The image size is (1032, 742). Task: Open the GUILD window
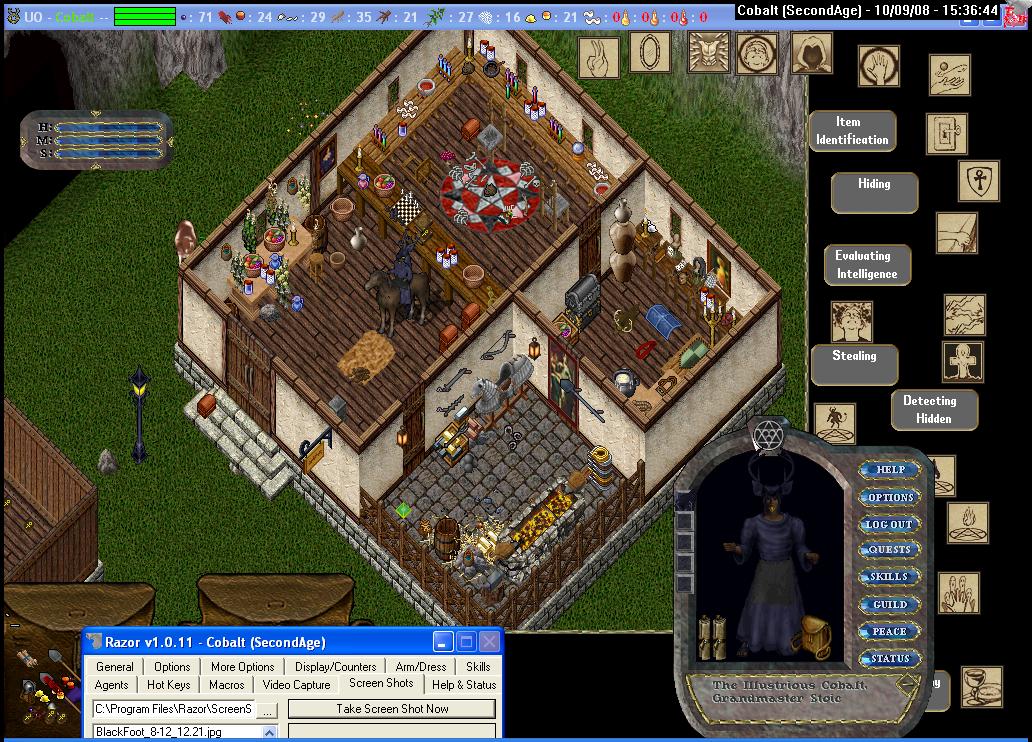[x=889, y=604]
